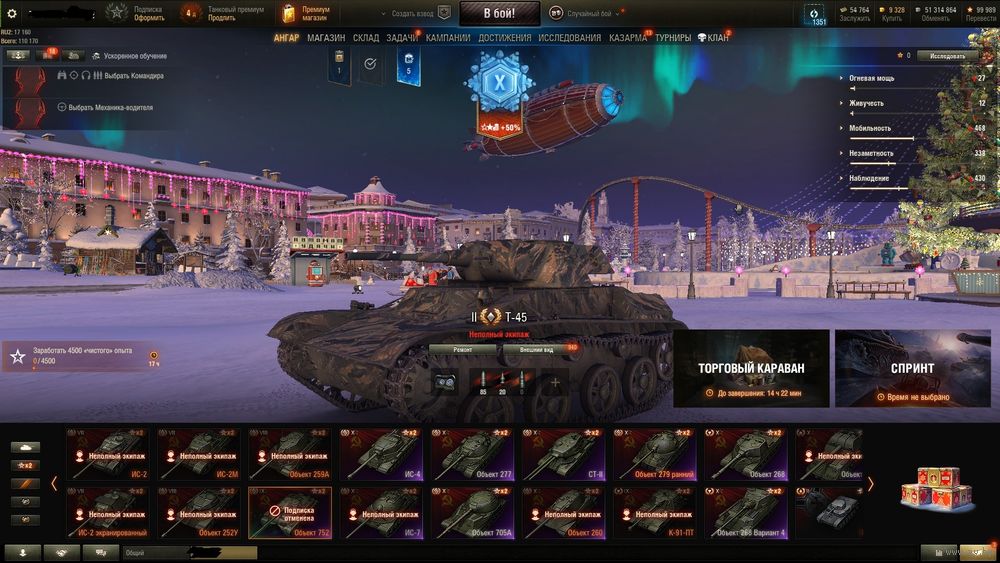
Task: Show the ДОСТИЖЕНИЯ tab
Action: [505, 38]
